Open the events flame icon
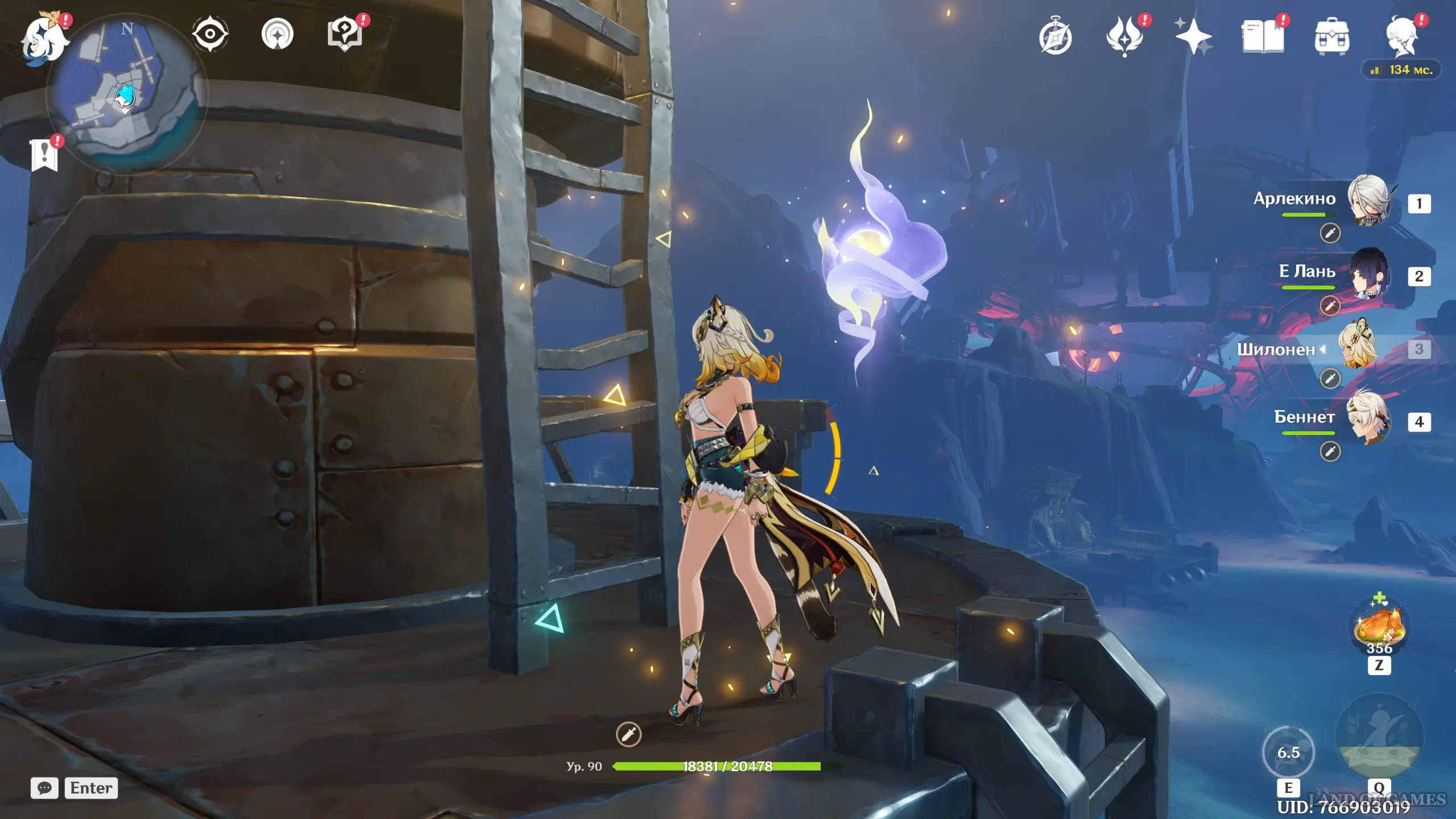This screenshot has height=819, width=1456. (1124, 38)
